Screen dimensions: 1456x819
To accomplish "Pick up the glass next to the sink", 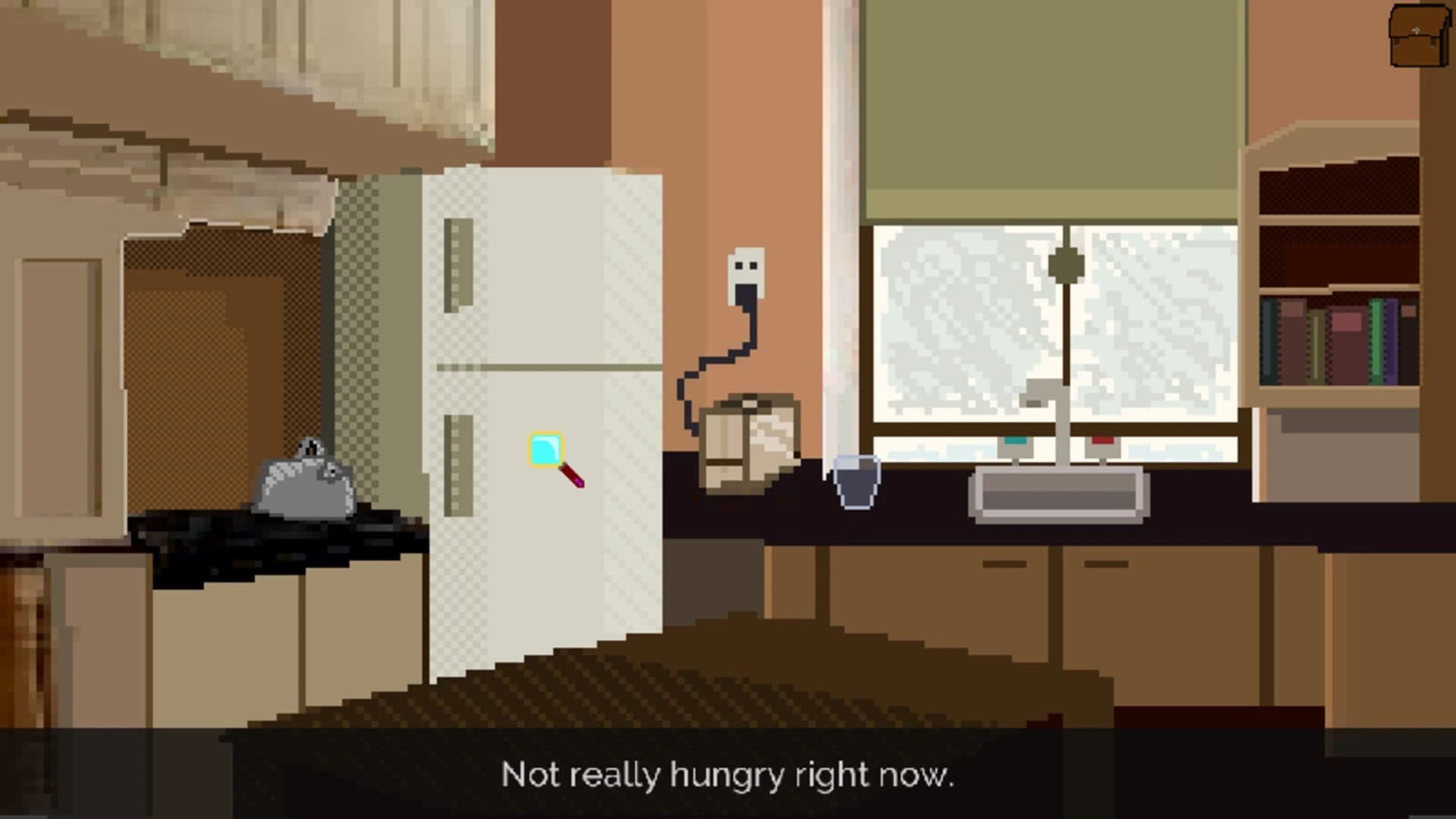I will coord(857,482).
